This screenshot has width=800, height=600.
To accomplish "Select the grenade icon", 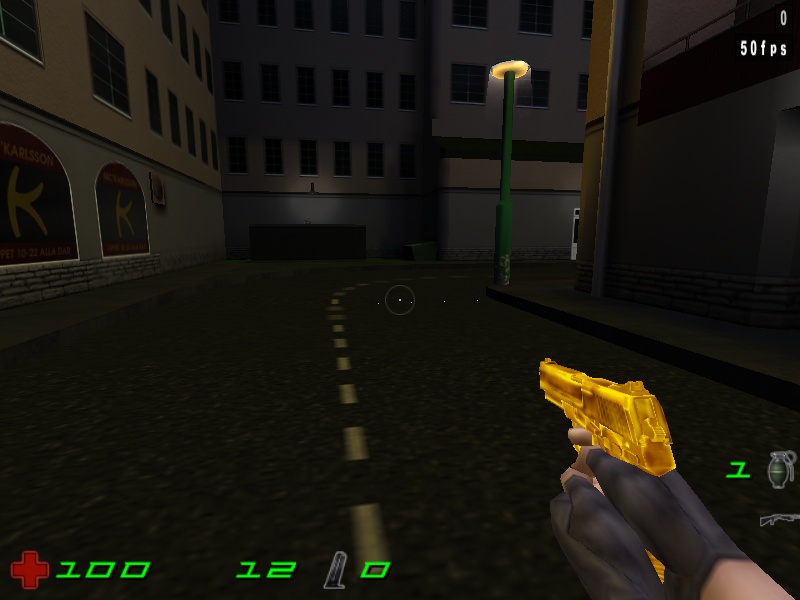I will [x=779, y=469].
